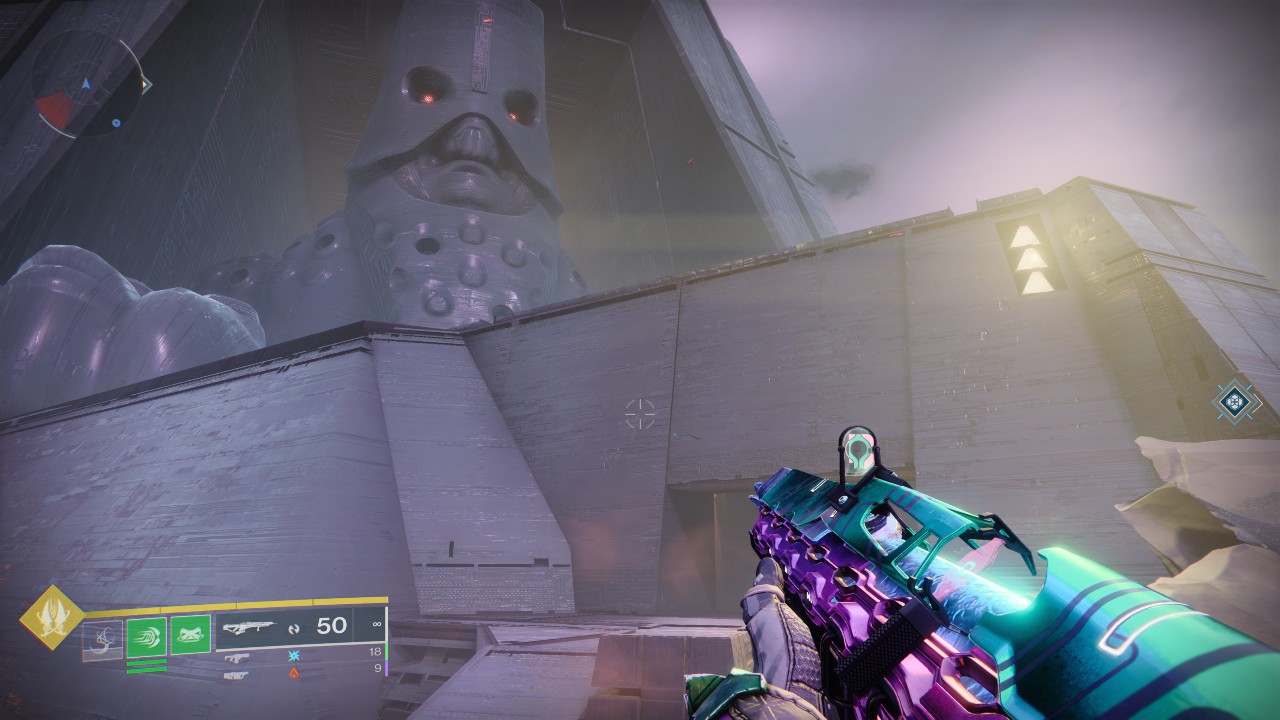Image resolution: width=1280 pixels, height=720 pixels.
Task: Click the small blue dot below the radar arrow
Action: pyautogui.click(x=116, y=123)
